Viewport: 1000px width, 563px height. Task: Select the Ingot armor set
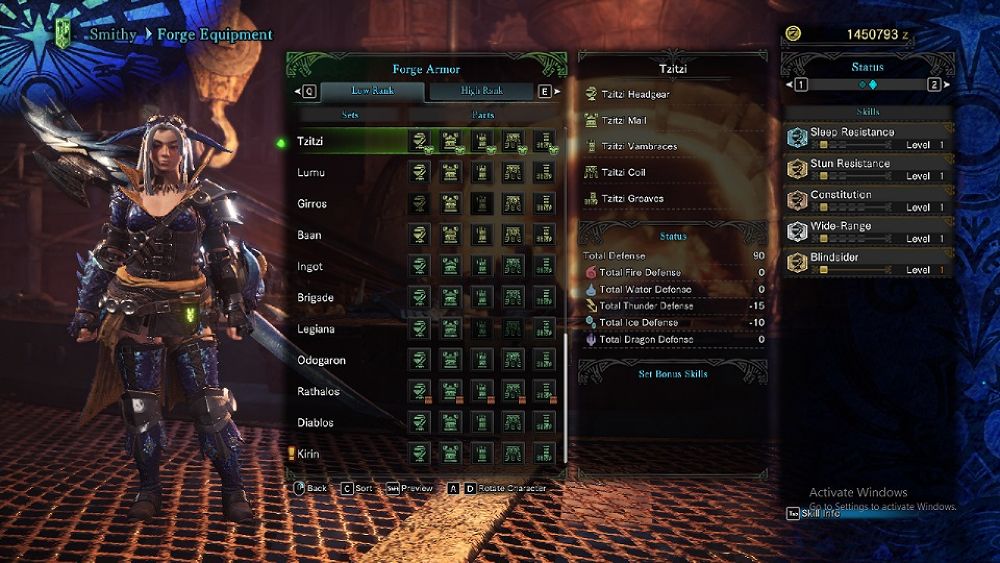click(310, 267)
